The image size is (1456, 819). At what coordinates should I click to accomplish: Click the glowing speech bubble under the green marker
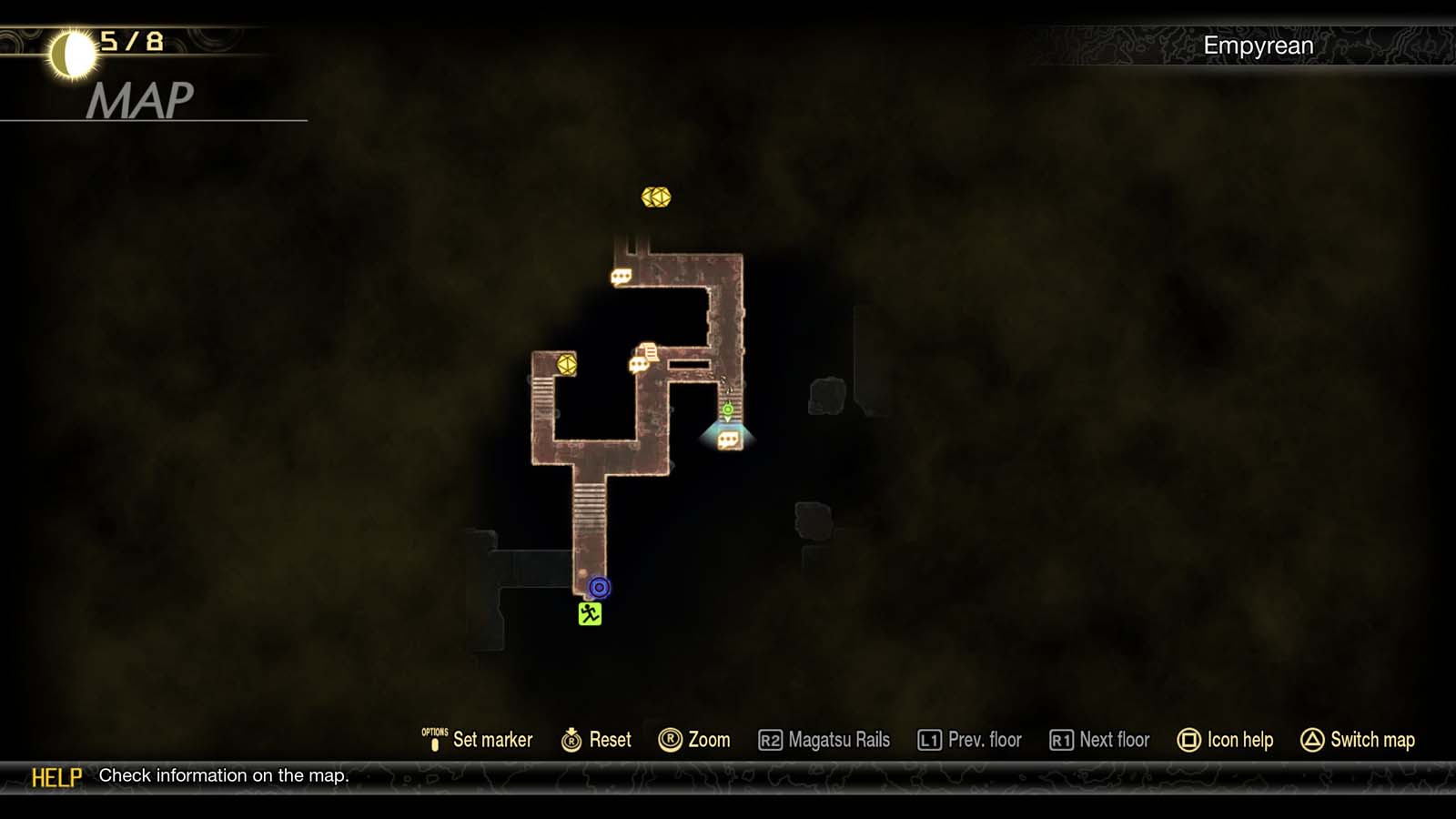coord(728,439)
